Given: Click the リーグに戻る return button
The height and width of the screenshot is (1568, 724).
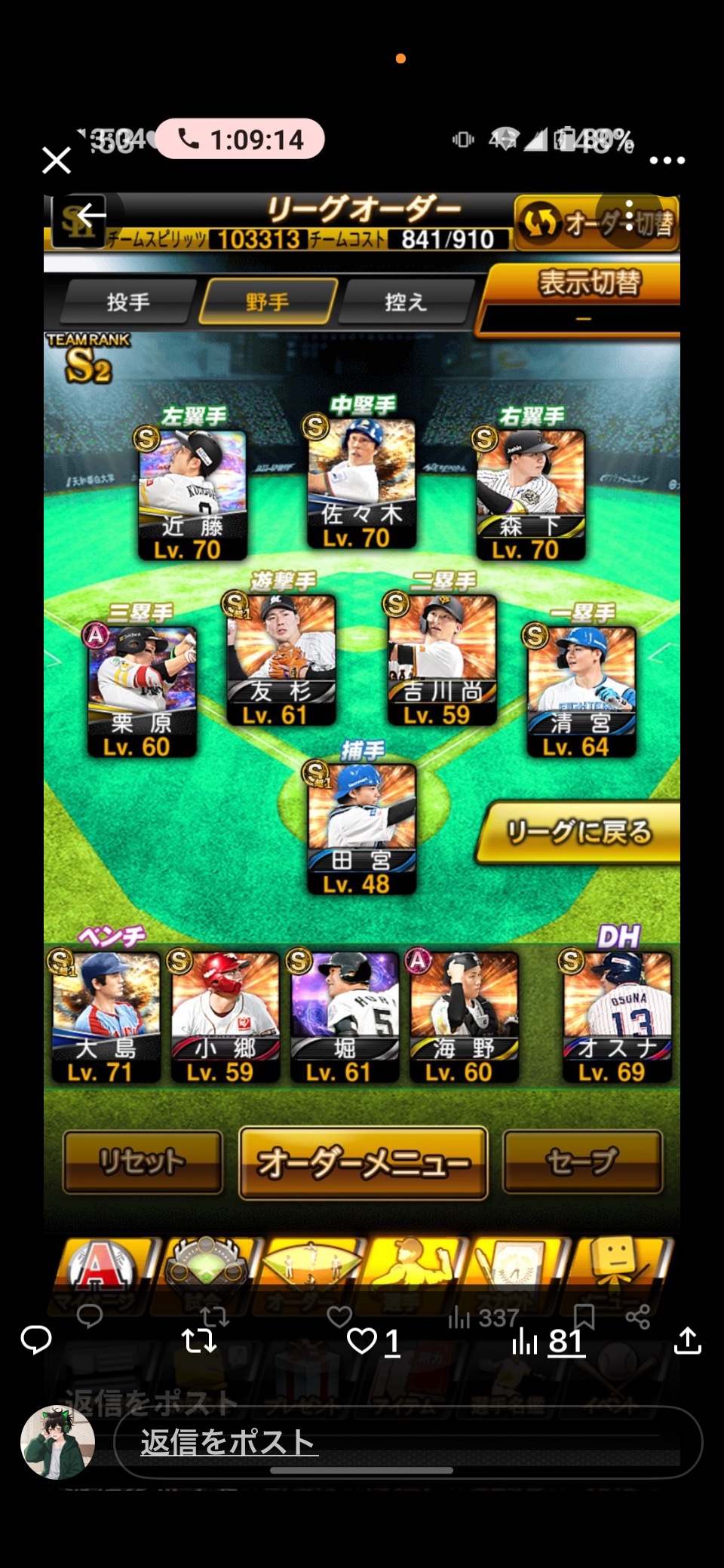Looking at the screenshot, I should click(x=579, y=832).
